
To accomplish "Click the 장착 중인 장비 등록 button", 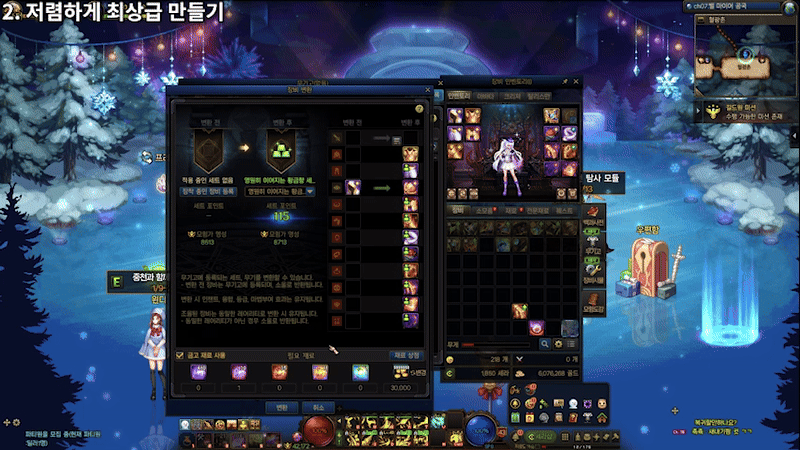I will pyautogui.click(x=208, y=190).
